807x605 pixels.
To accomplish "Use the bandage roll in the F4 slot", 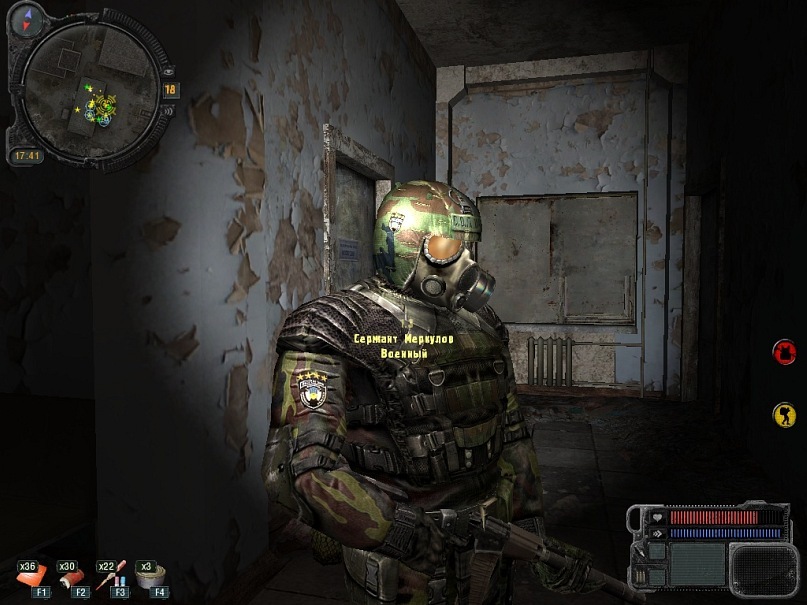I will coord(151,577).
